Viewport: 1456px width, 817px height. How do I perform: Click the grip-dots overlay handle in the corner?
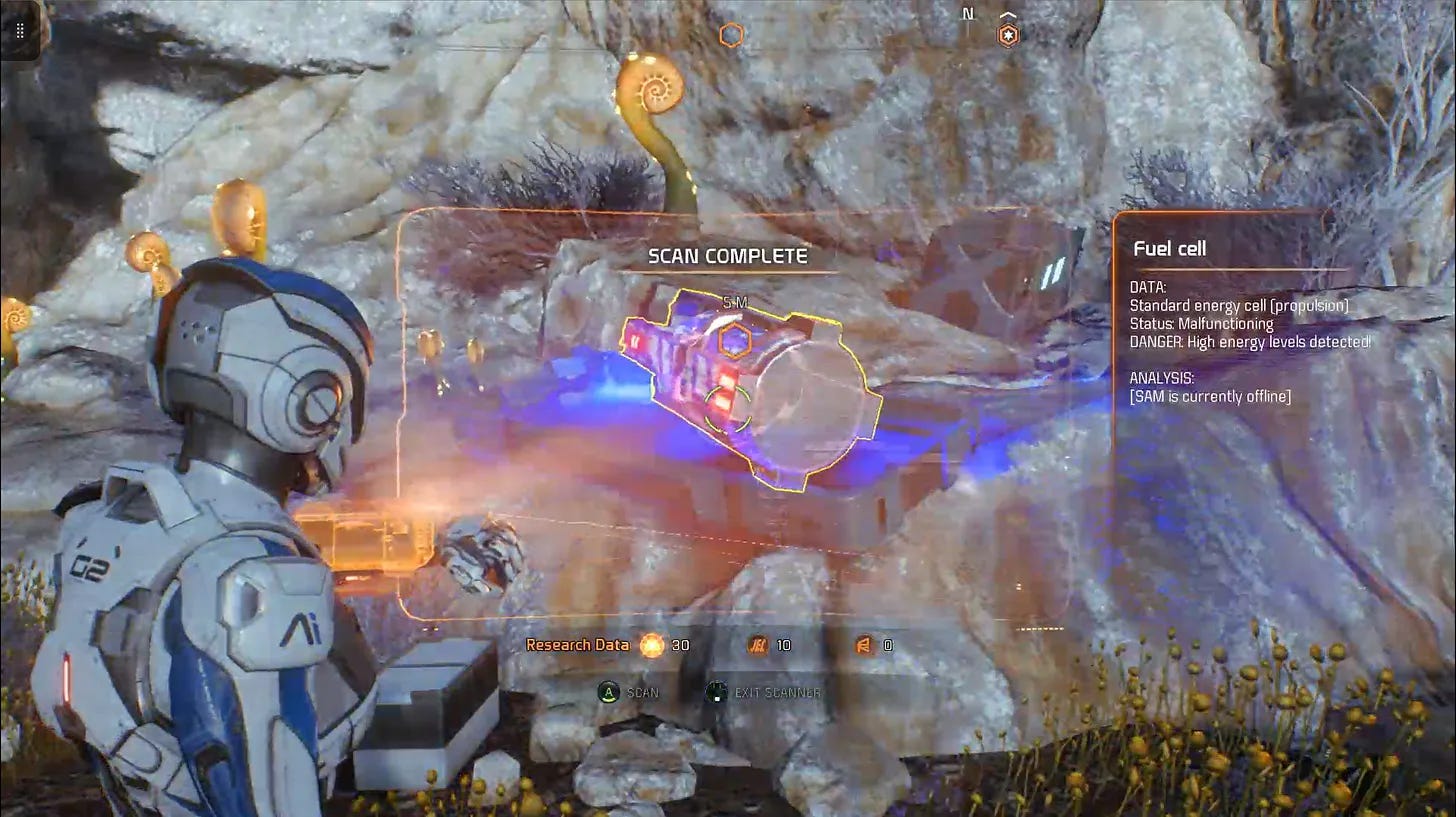[20, 30]
